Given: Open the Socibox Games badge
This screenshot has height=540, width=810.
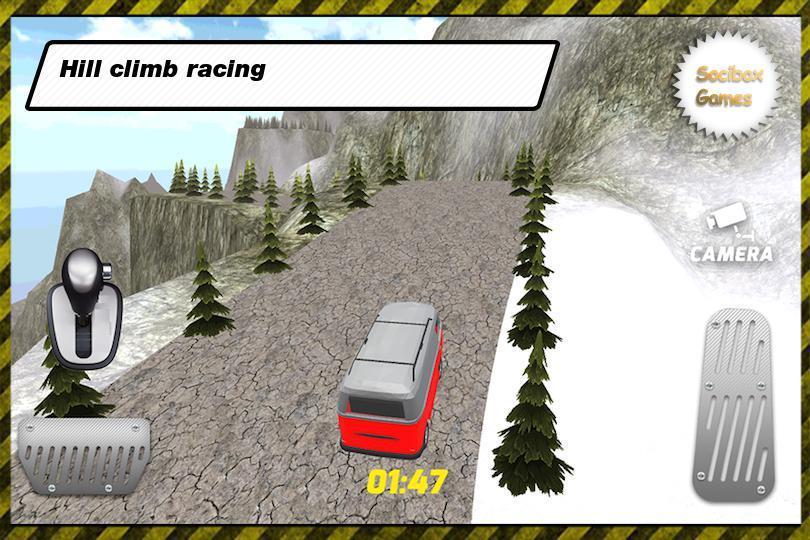Looking at the screenshot, I should click(723, 87).
